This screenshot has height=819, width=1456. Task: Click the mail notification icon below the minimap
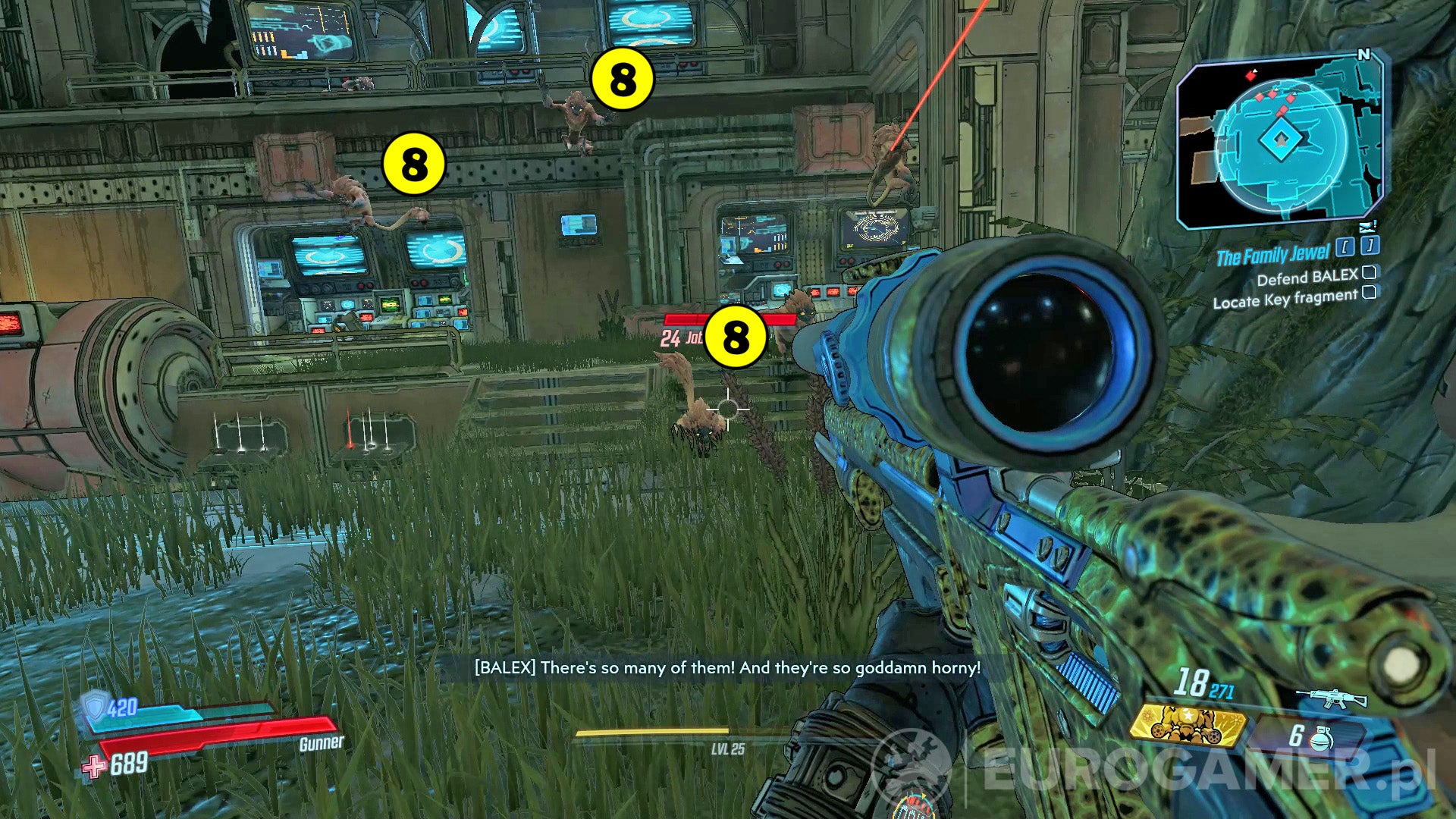click(x=1367, y=226)
